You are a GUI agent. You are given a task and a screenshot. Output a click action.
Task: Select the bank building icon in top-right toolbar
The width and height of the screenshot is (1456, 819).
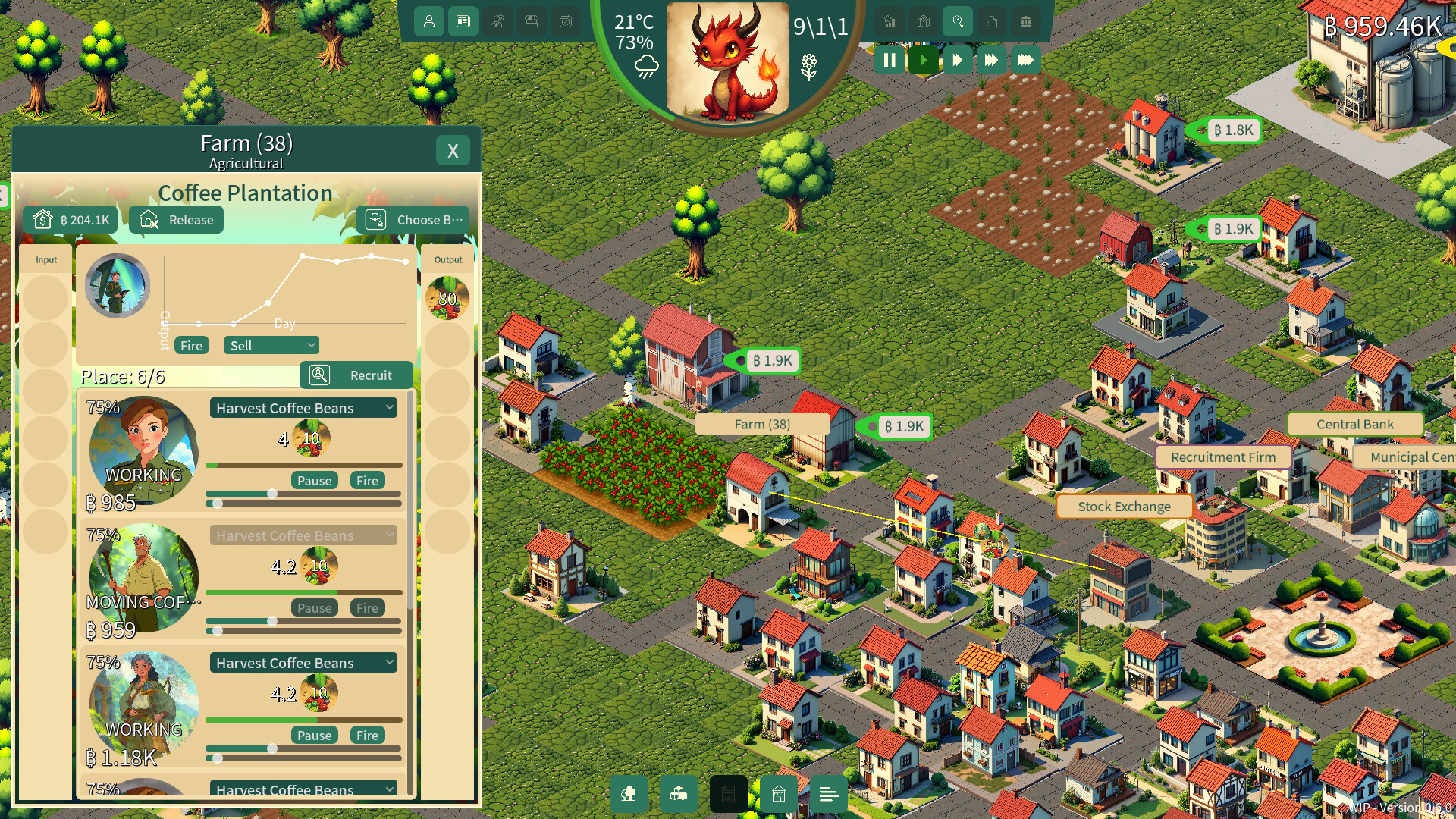click(1026, 22)
